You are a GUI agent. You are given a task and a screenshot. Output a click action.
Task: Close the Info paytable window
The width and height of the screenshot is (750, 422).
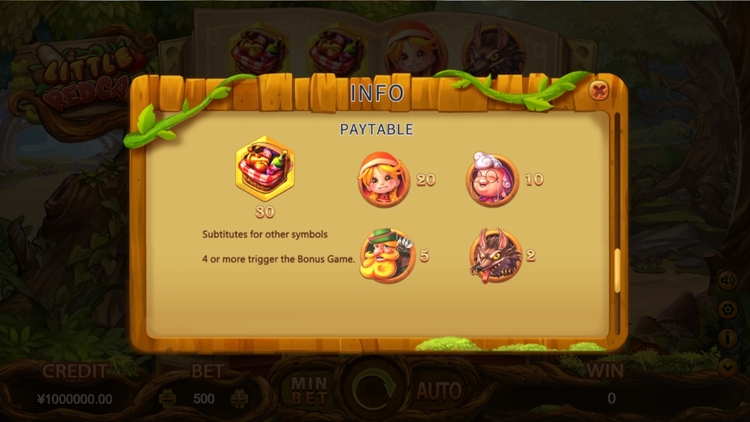[x=599, y=91]
